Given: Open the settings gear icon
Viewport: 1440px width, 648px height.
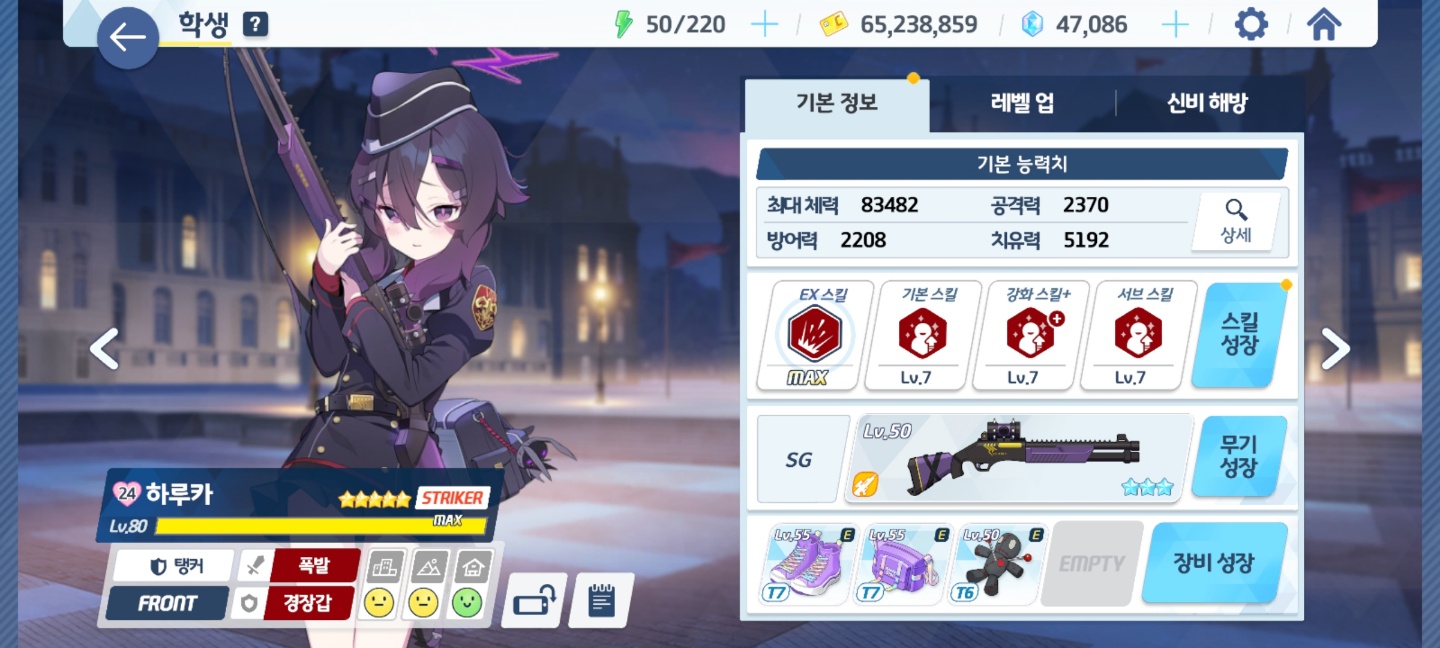Looking at the screenshot, I should click(x=1251, y=24).
